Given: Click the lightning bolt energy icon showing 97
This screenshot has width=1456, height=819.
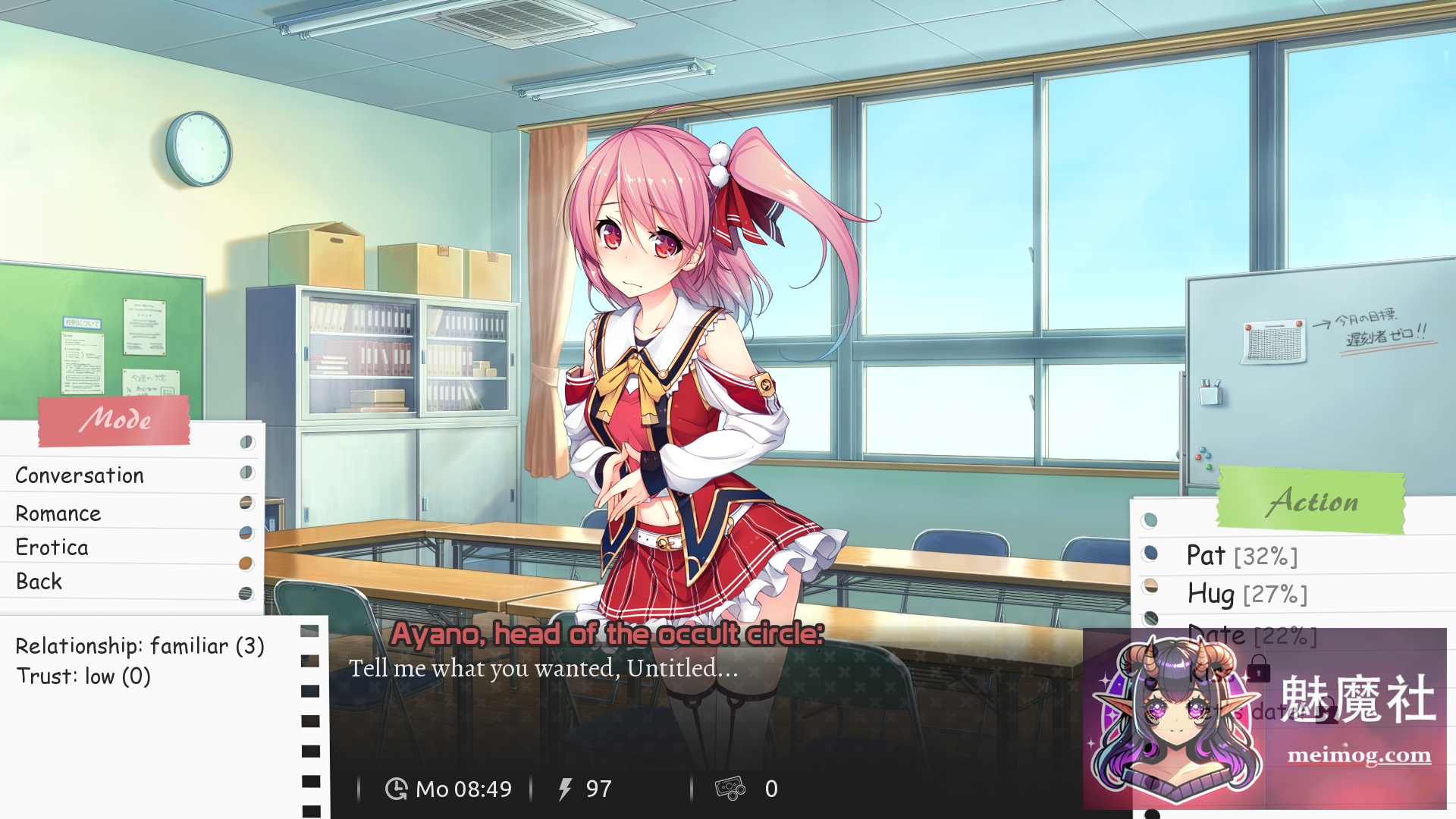Looking at the screenshot, I should 564,789.
